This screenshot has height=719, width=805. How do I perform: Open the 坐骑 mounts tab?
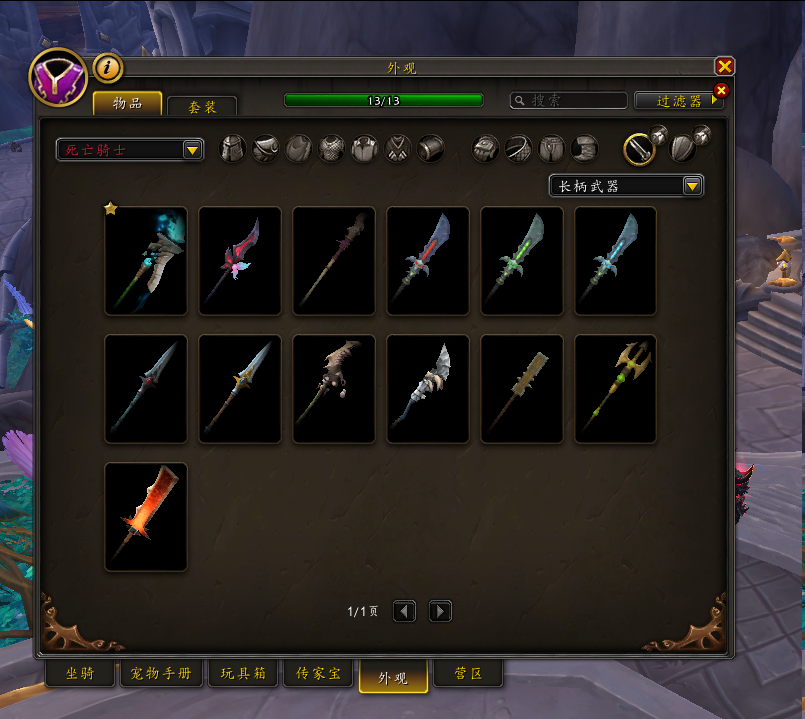[x=80, y=675]
